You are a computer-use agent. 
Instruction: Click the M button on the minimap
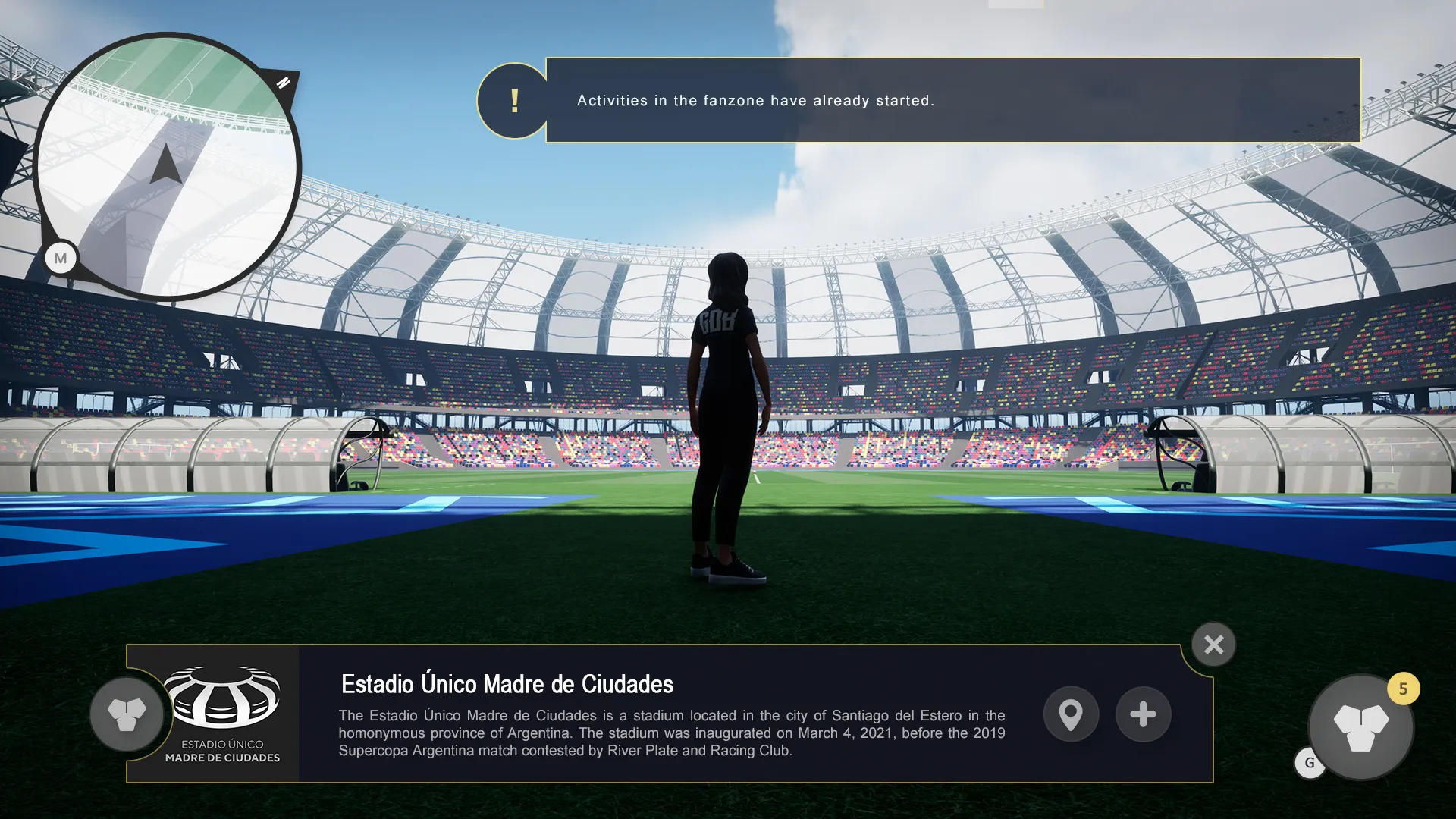click(x=61, y=258)
